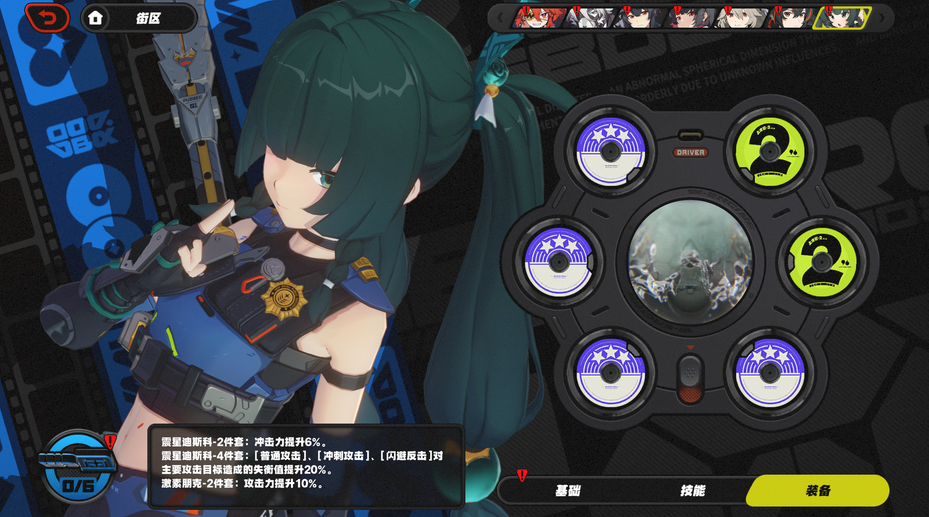The image size is (929, 517).
Task: Select the highlighted green-haired character portrait
Action: [x=841, y=17]
